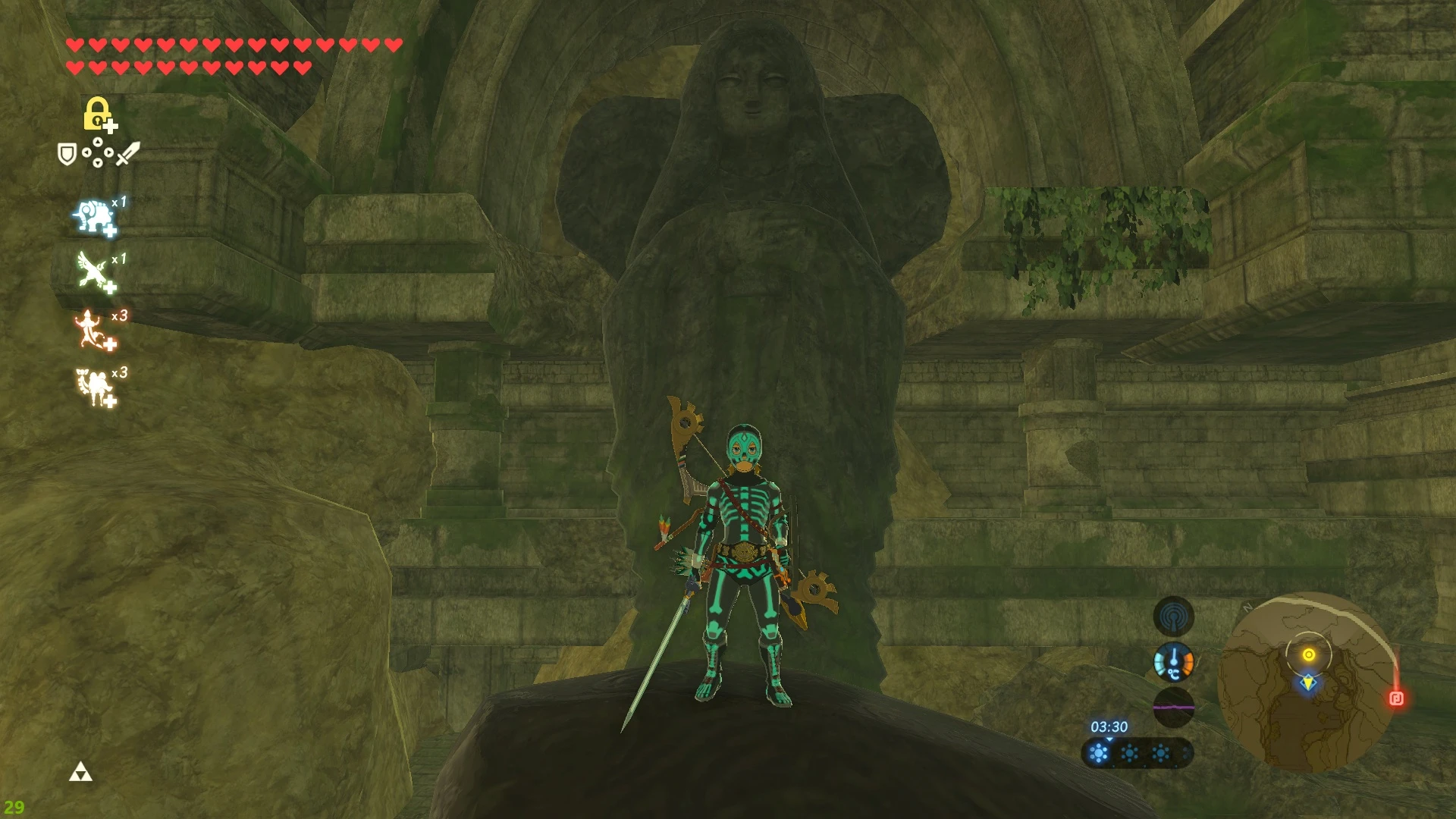This screenshot has width=1456, height=819.
Task: Toggle the Triforce logo indicator
Action: (80, 773)
